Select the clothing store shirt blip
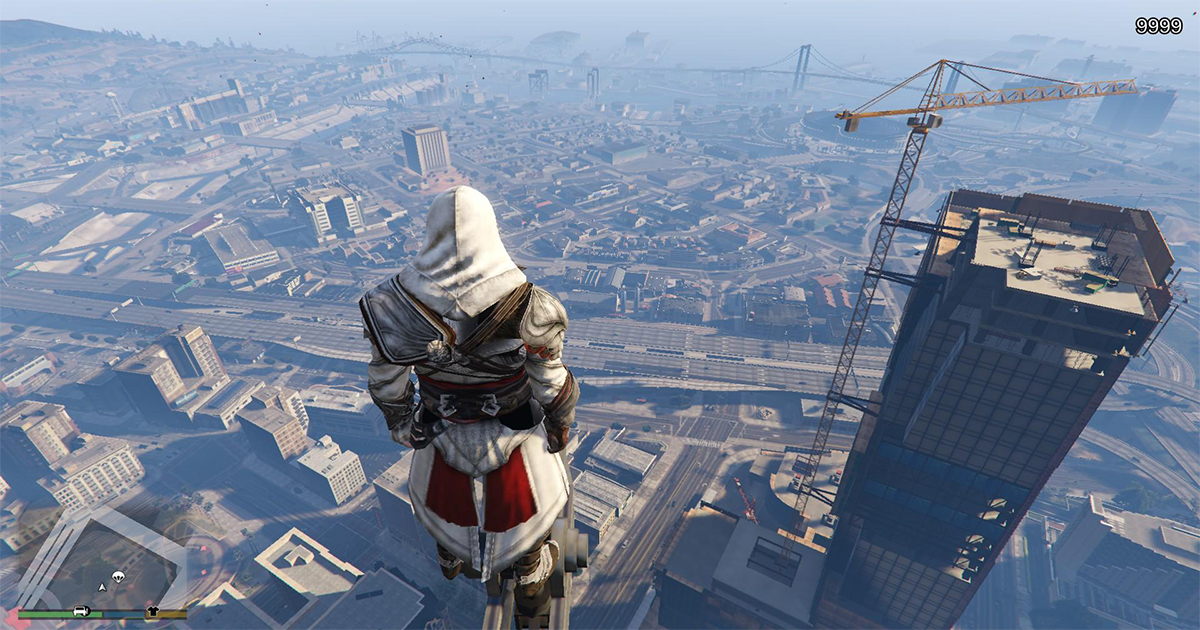 coord(152,611)
